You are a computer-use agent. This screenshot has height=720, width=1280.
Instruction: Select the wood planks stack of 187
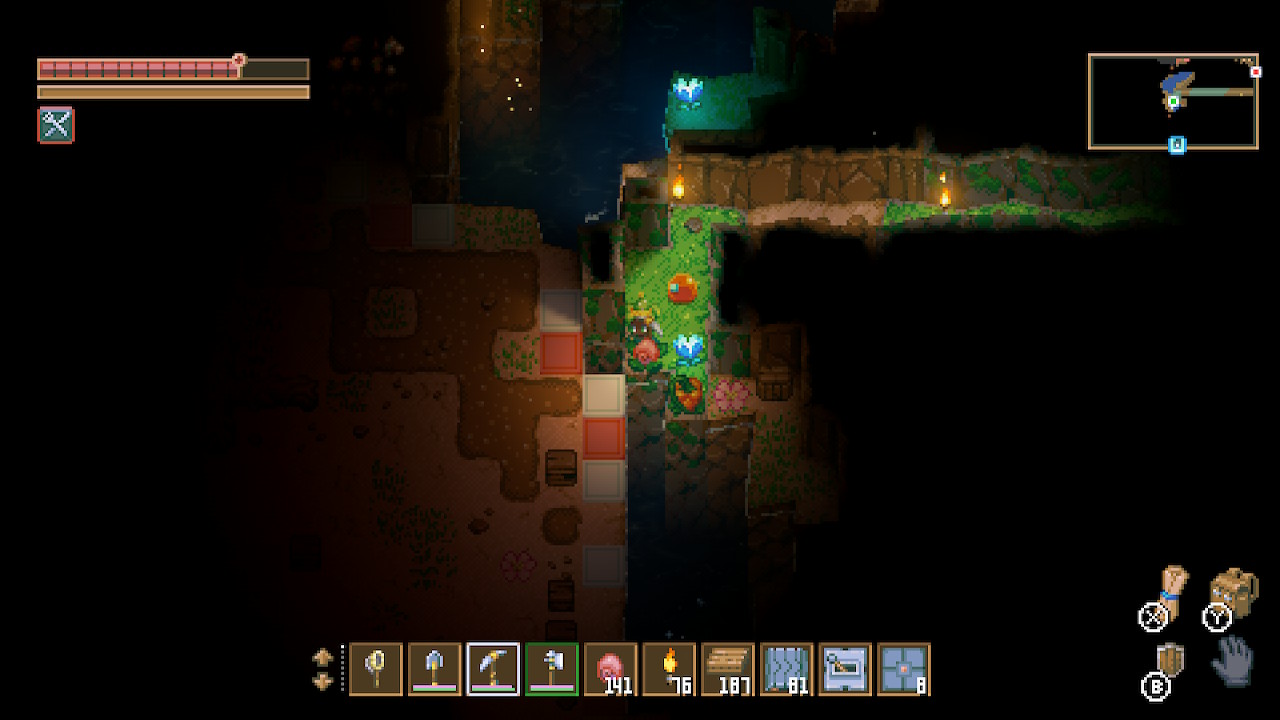pyautogui.click(x=728, y=668)
